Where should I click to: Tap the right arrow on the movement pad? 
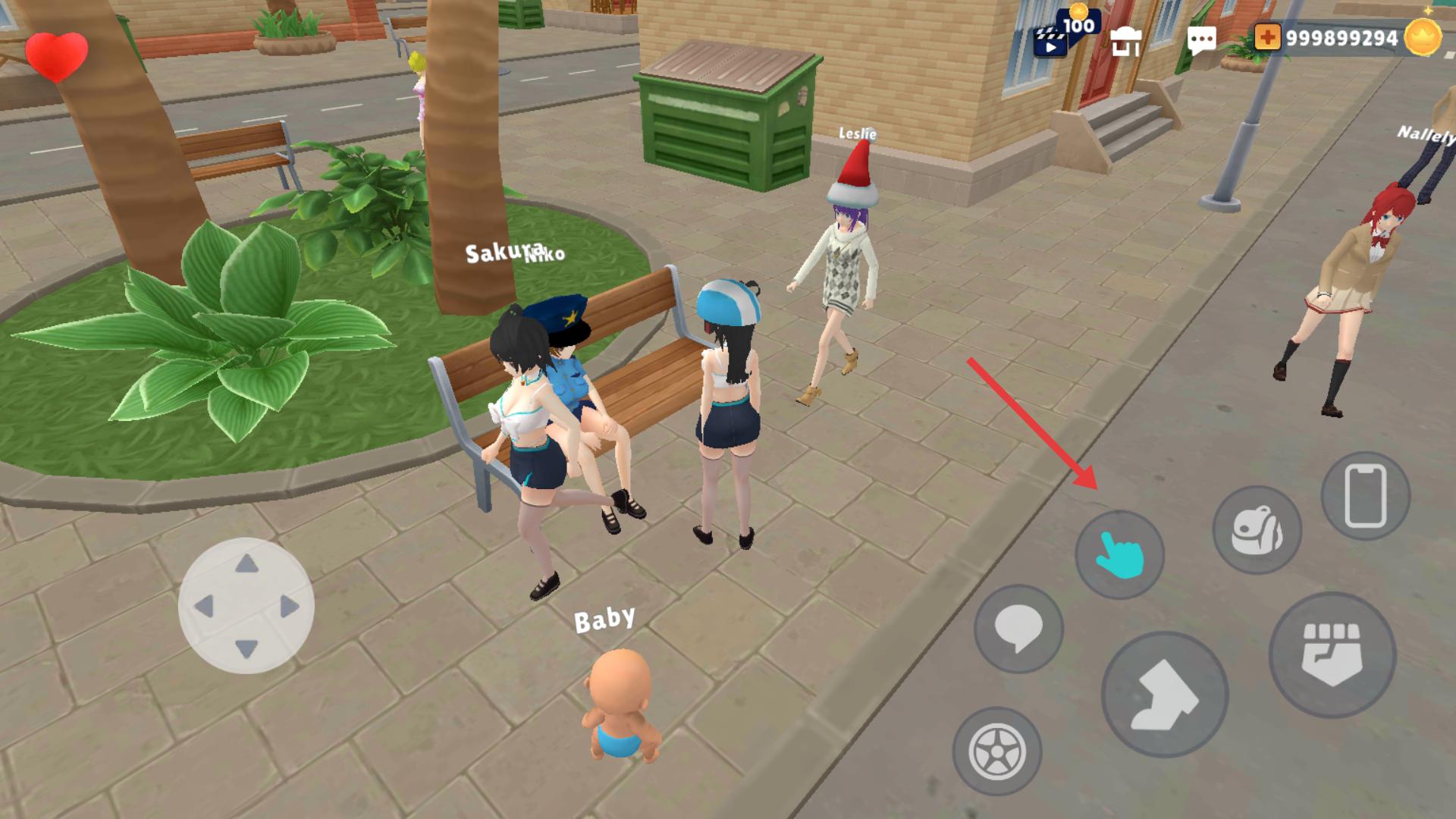click(x=289, y=606)
